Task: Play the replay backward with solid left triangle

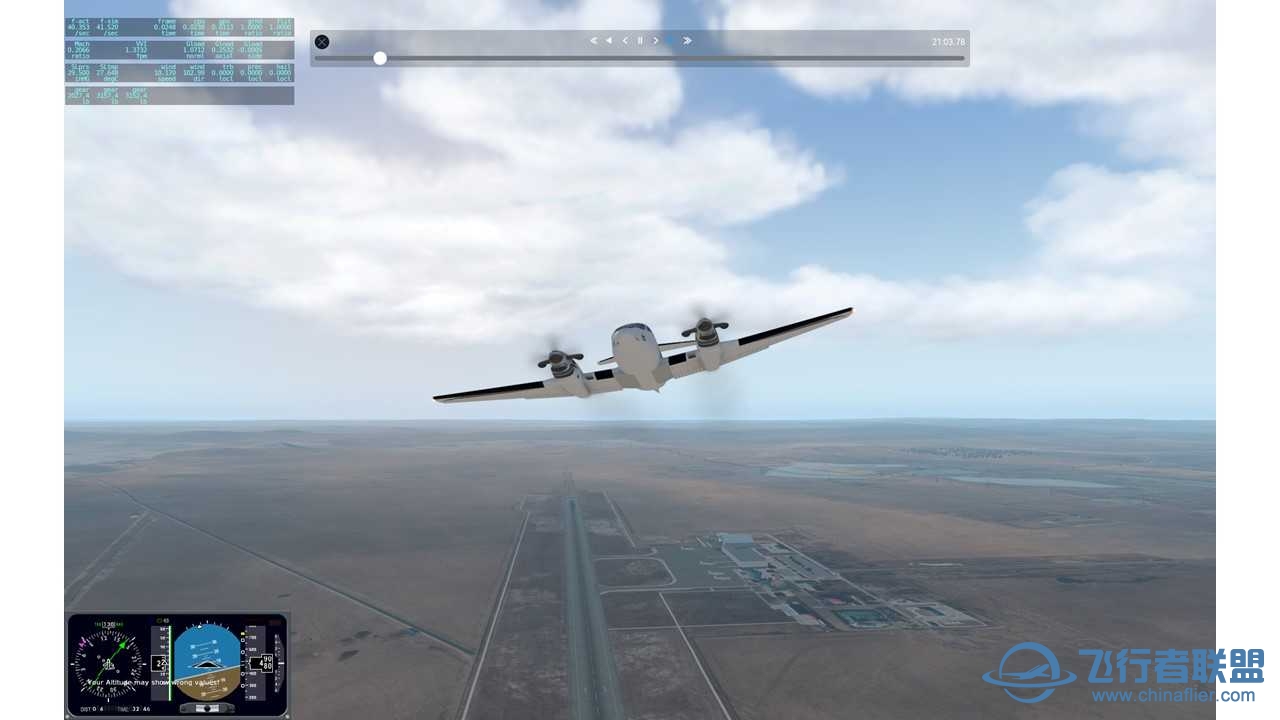Action: [x=609, y=41]
